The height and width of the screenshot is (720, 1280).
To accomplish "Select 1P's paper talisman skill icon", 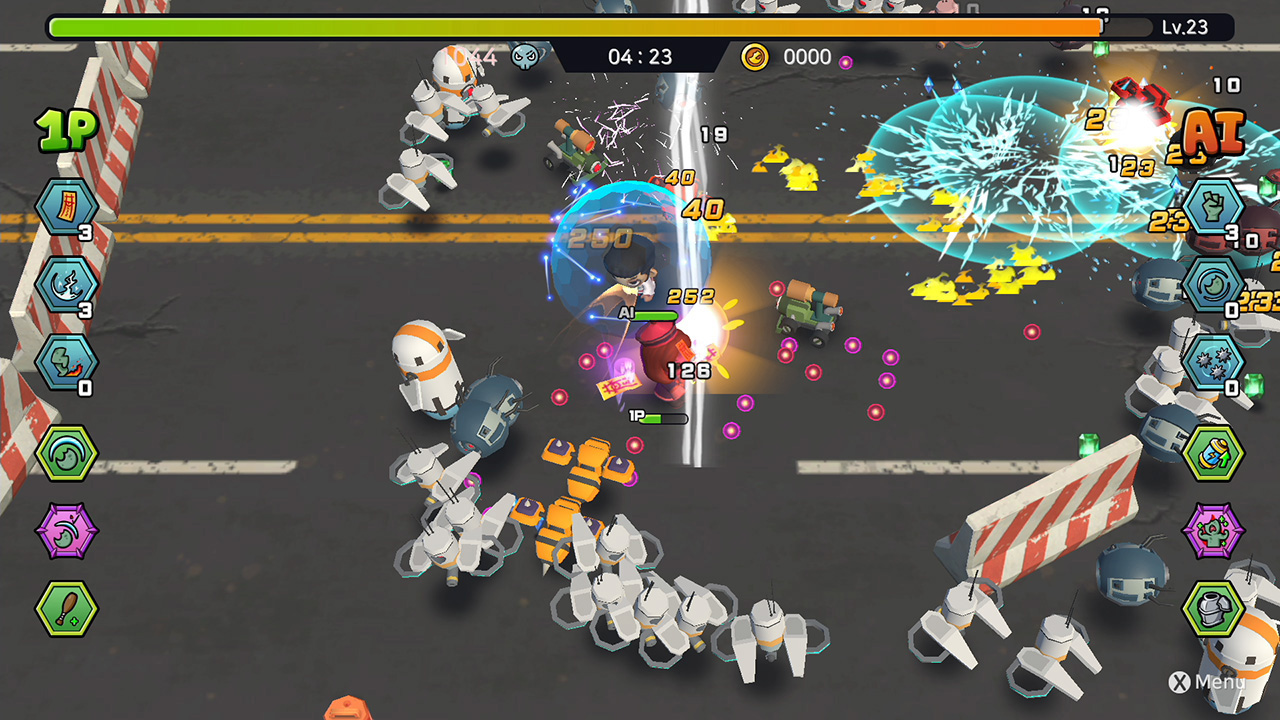I will 66,207.
